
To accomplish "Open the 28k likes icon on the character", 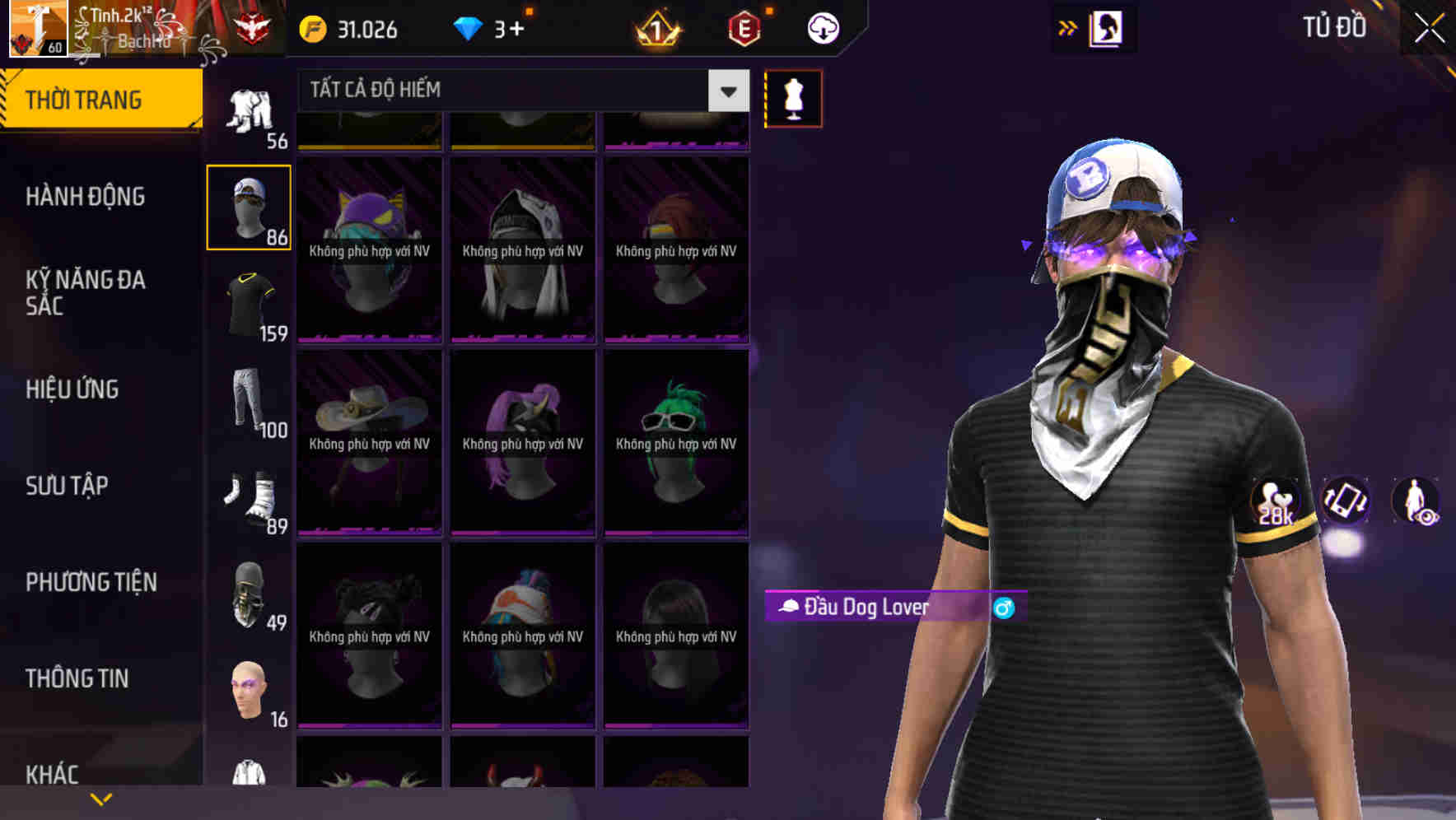I will pyautogui.click(x=1275, y=504).
